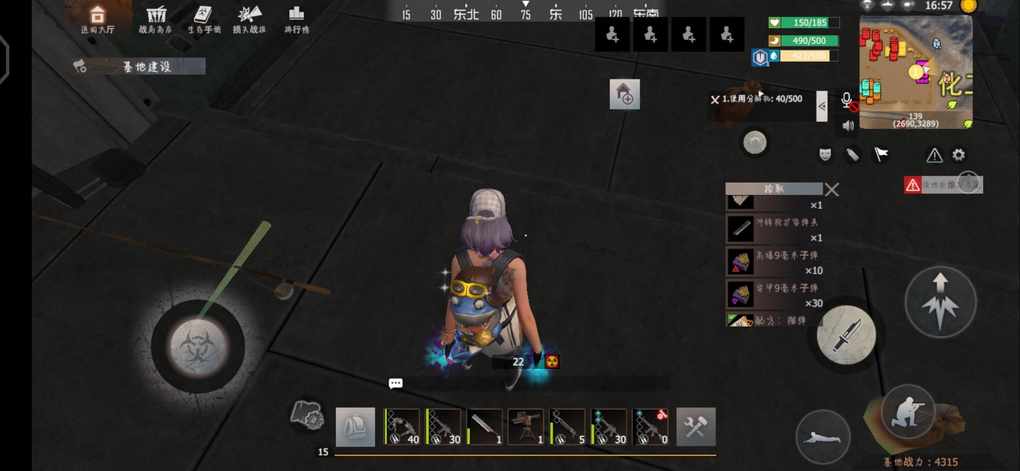Open the chat bubble icon
This screenshot has height=471, width=1020.
pos(395,383)
